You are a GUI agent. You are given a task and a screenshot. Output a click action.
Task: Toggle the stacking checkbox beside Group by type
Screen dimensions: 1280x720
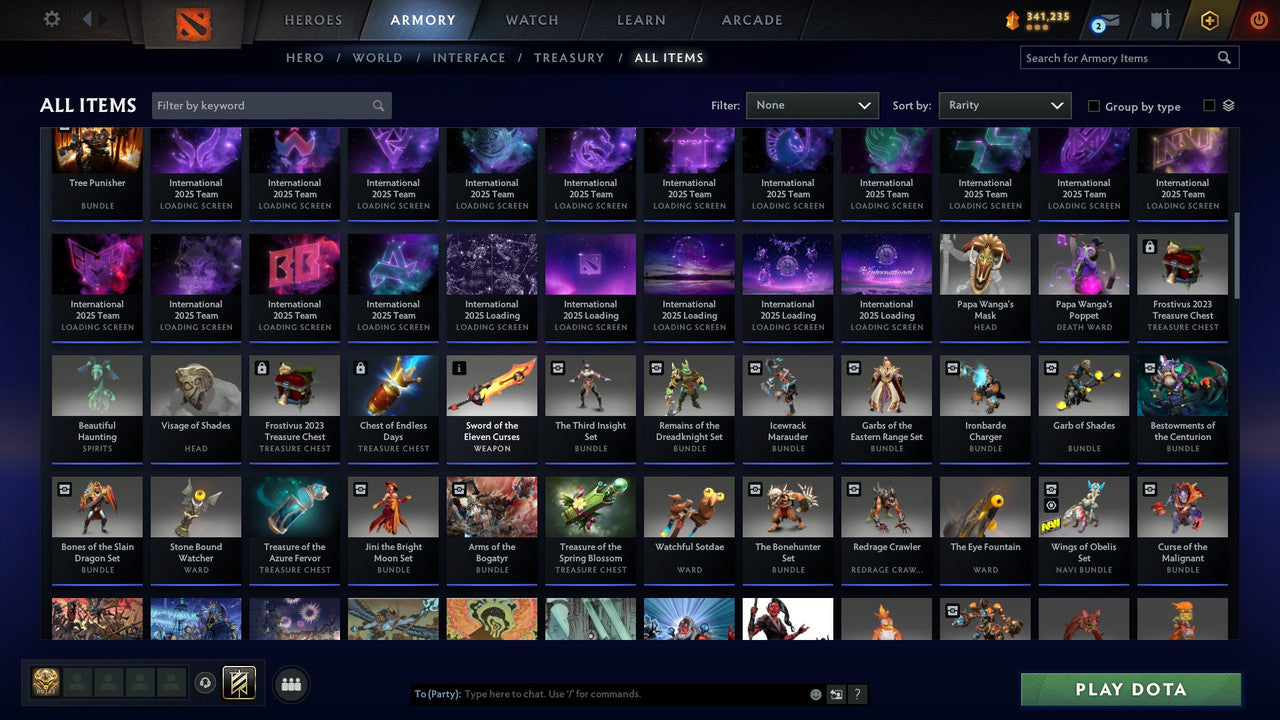click(x=1209, y=106)
